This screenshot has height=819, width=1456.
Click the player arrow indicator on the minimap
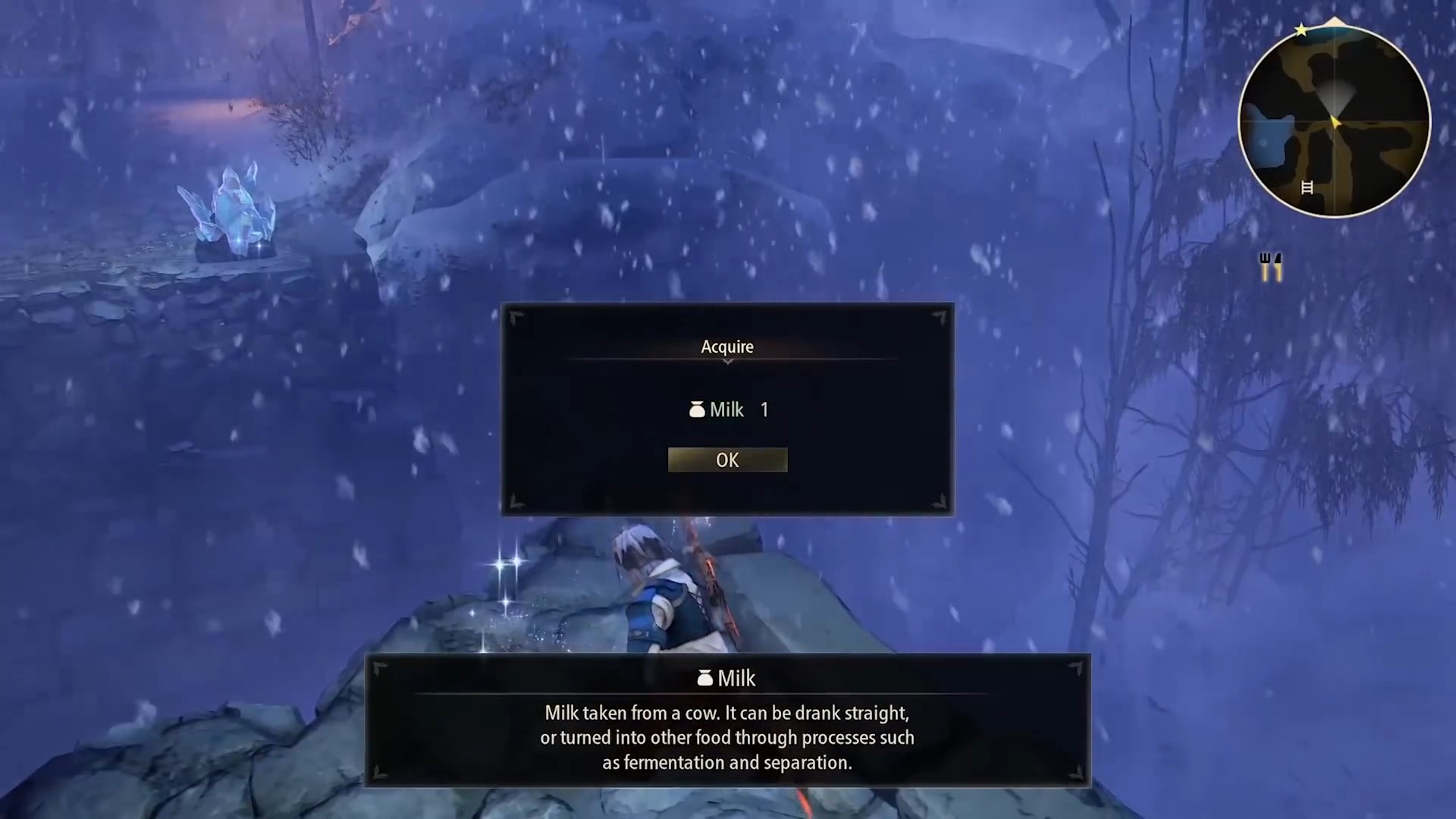click(x=1335, y=121)
